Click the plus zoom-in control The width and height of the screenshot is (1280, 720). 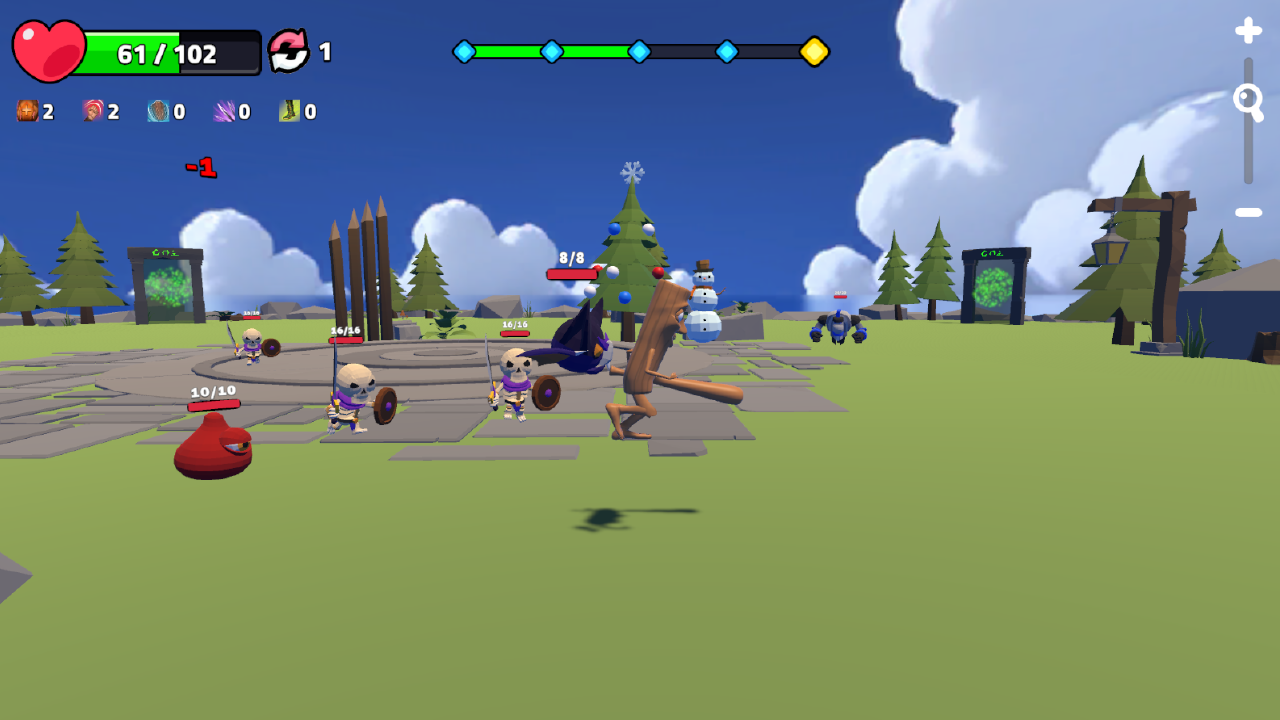(1248, 31)
